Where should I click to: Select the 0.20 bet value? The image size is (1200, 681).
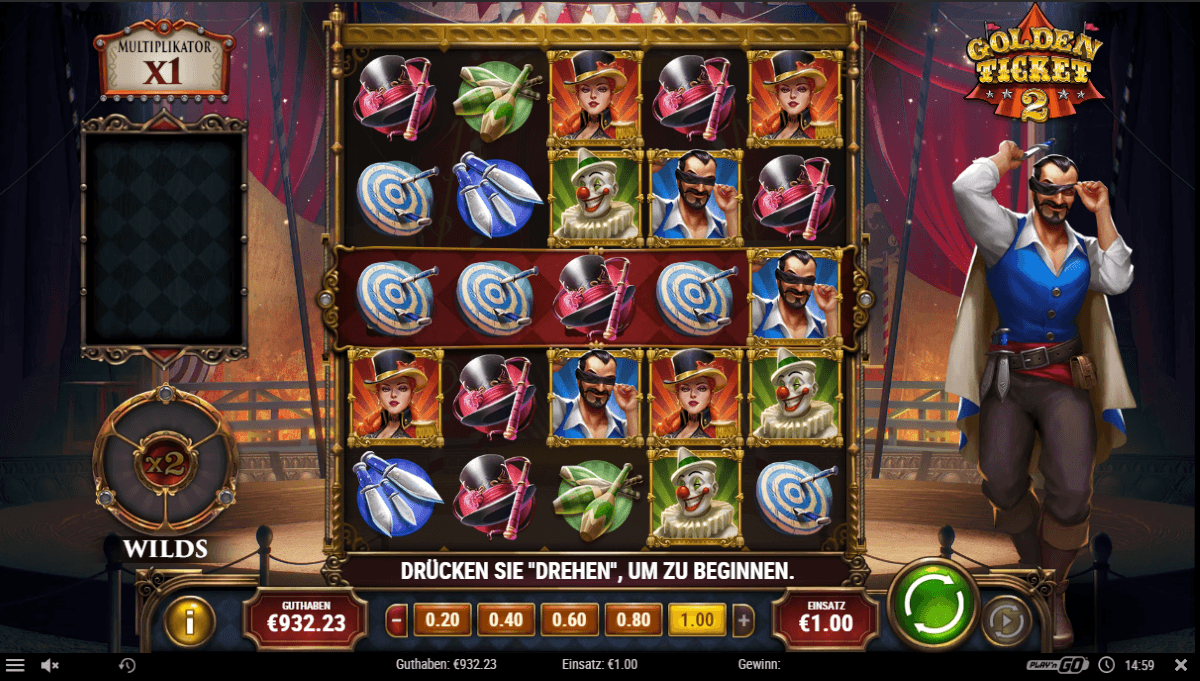point(442,620)
